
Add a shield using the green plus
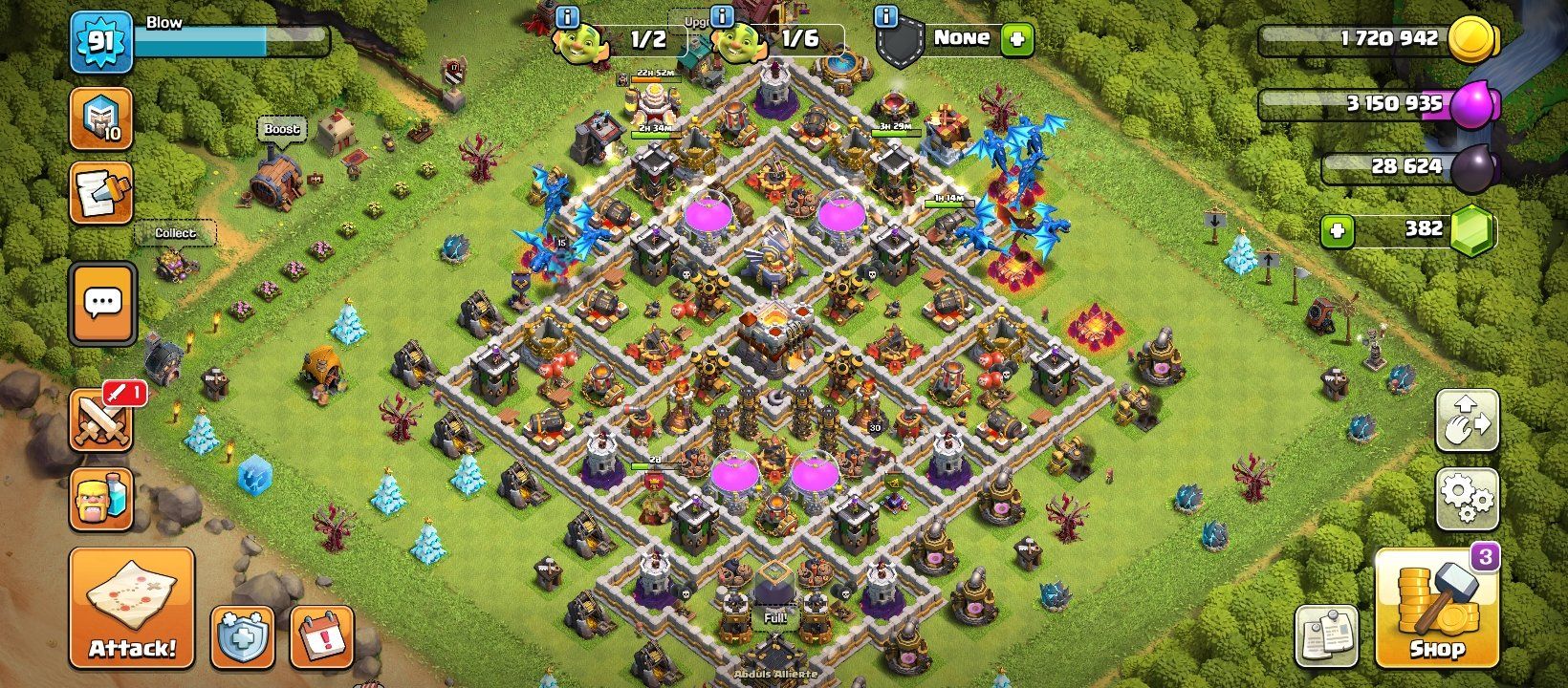pyautogui.click(x=1016, y=39)
